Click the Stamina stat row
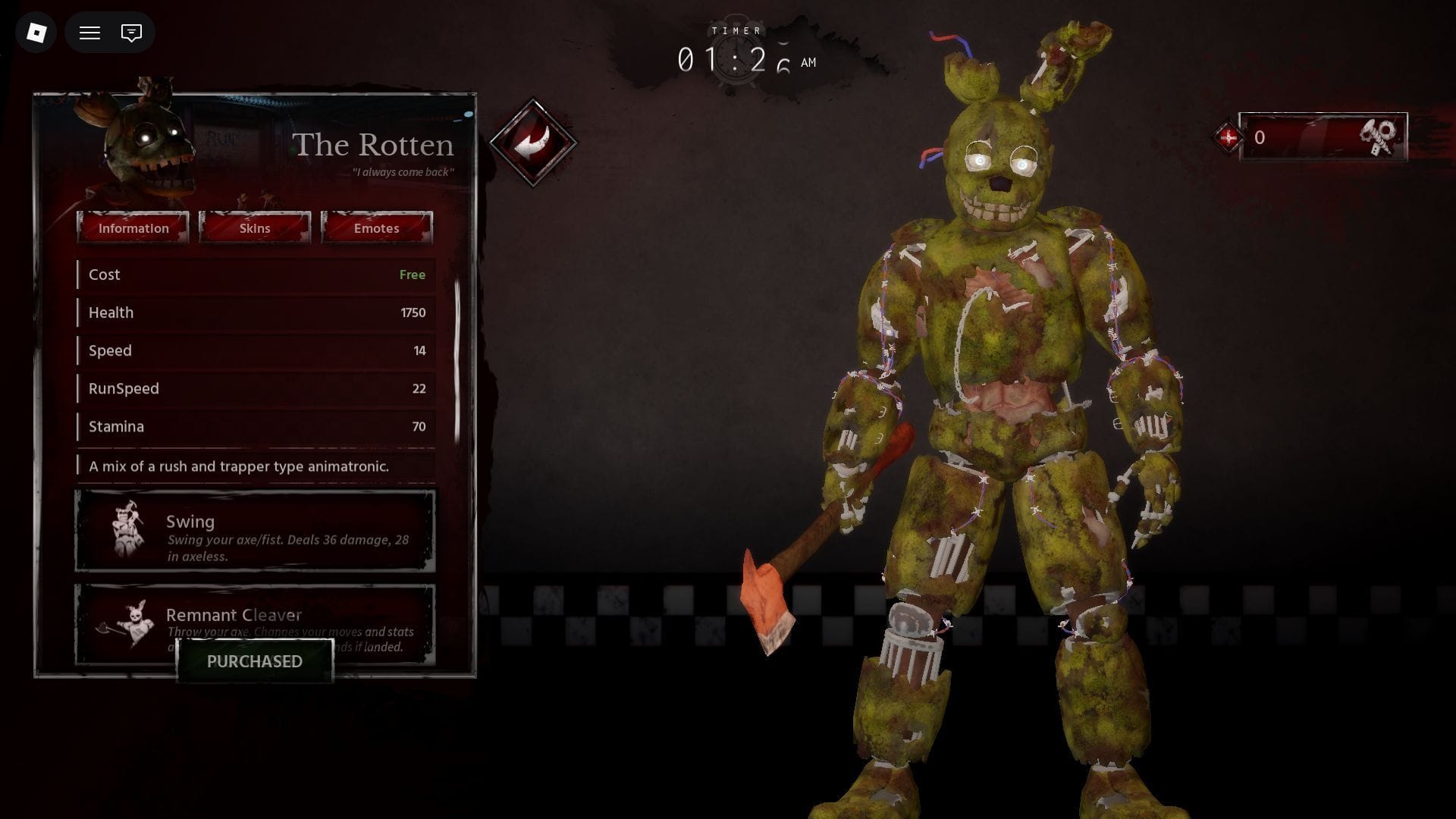 [x=255, y=426]
